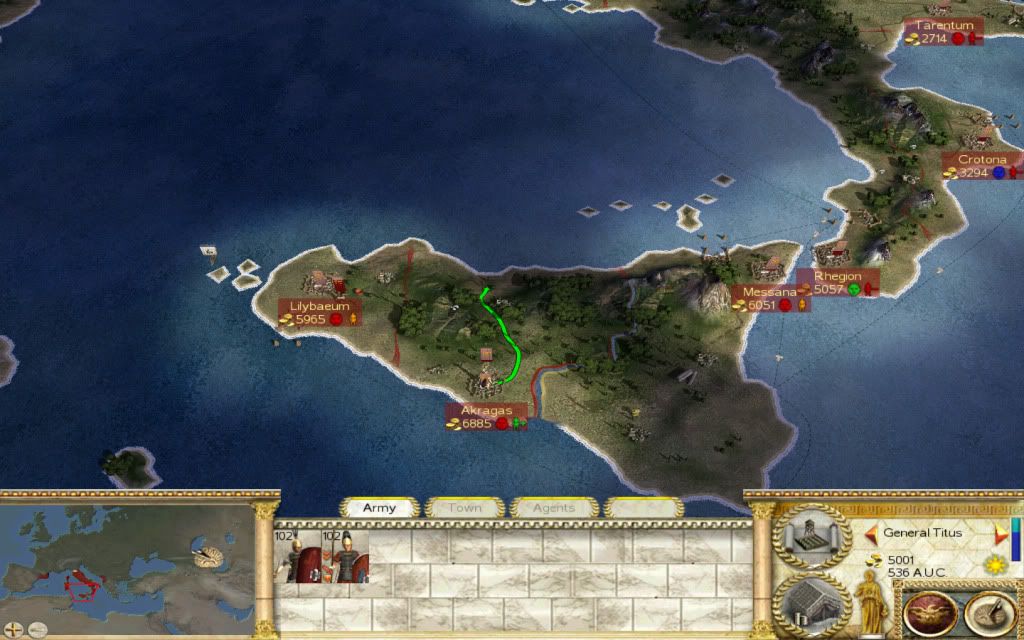This screenshot has width=1024, height=640.
Task: Choose the Messana settlement label
Action: coord(769,298)
